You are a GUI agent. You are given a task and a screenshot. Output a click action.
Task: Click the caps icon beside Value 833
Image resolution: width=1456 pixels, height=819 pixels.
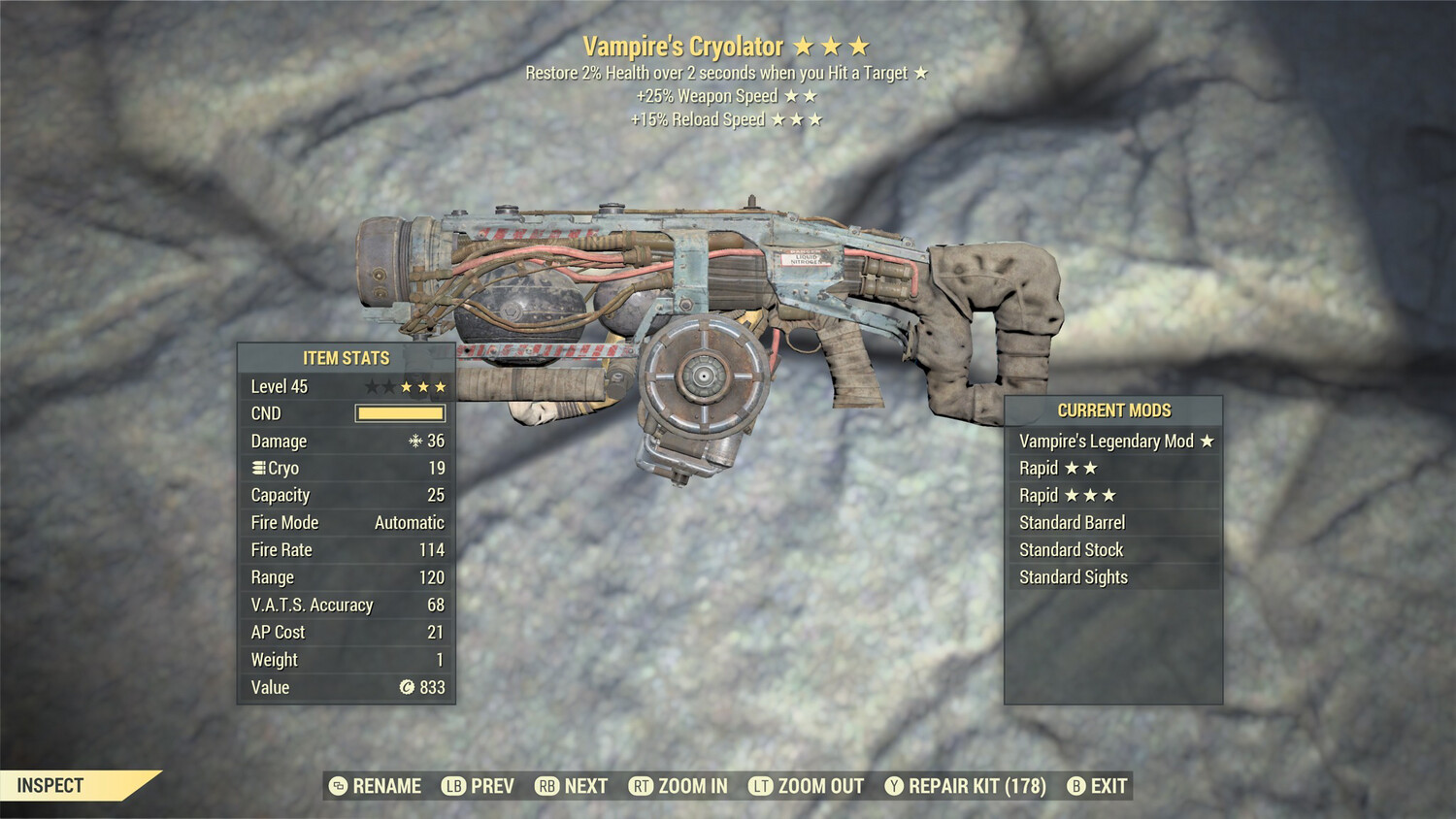pos(406,688)
